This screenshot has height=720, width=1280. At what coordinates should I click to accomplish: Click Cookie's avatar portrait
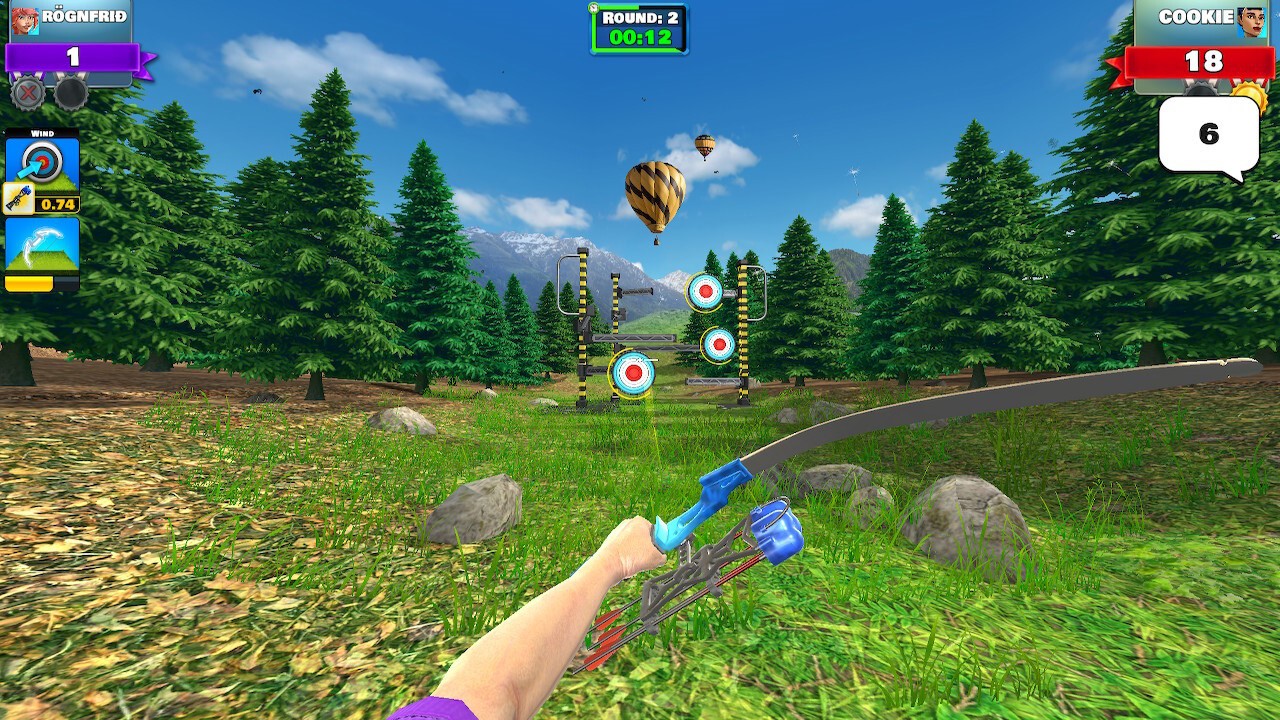pos(1250,20)
